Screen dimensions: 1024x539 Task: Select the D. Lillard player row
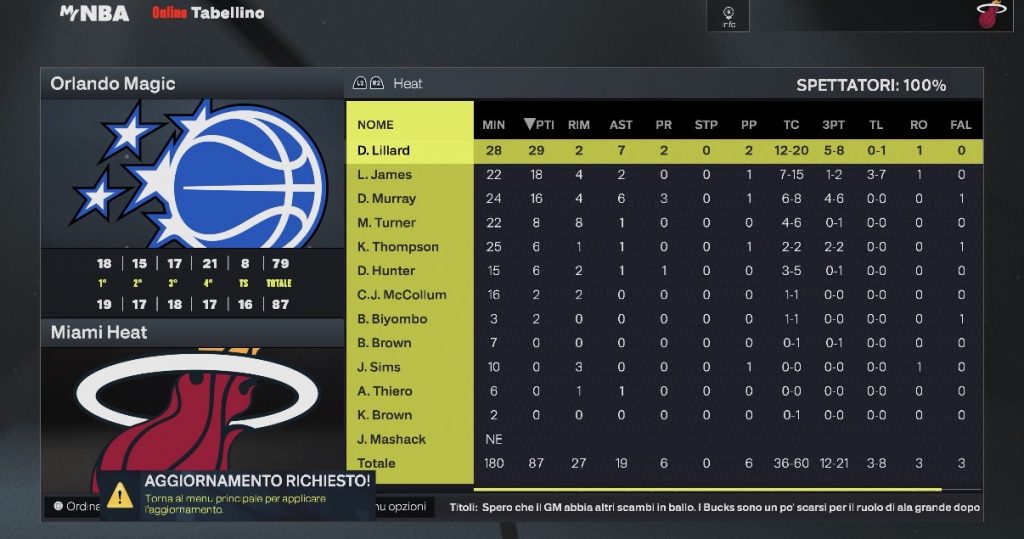384,151
